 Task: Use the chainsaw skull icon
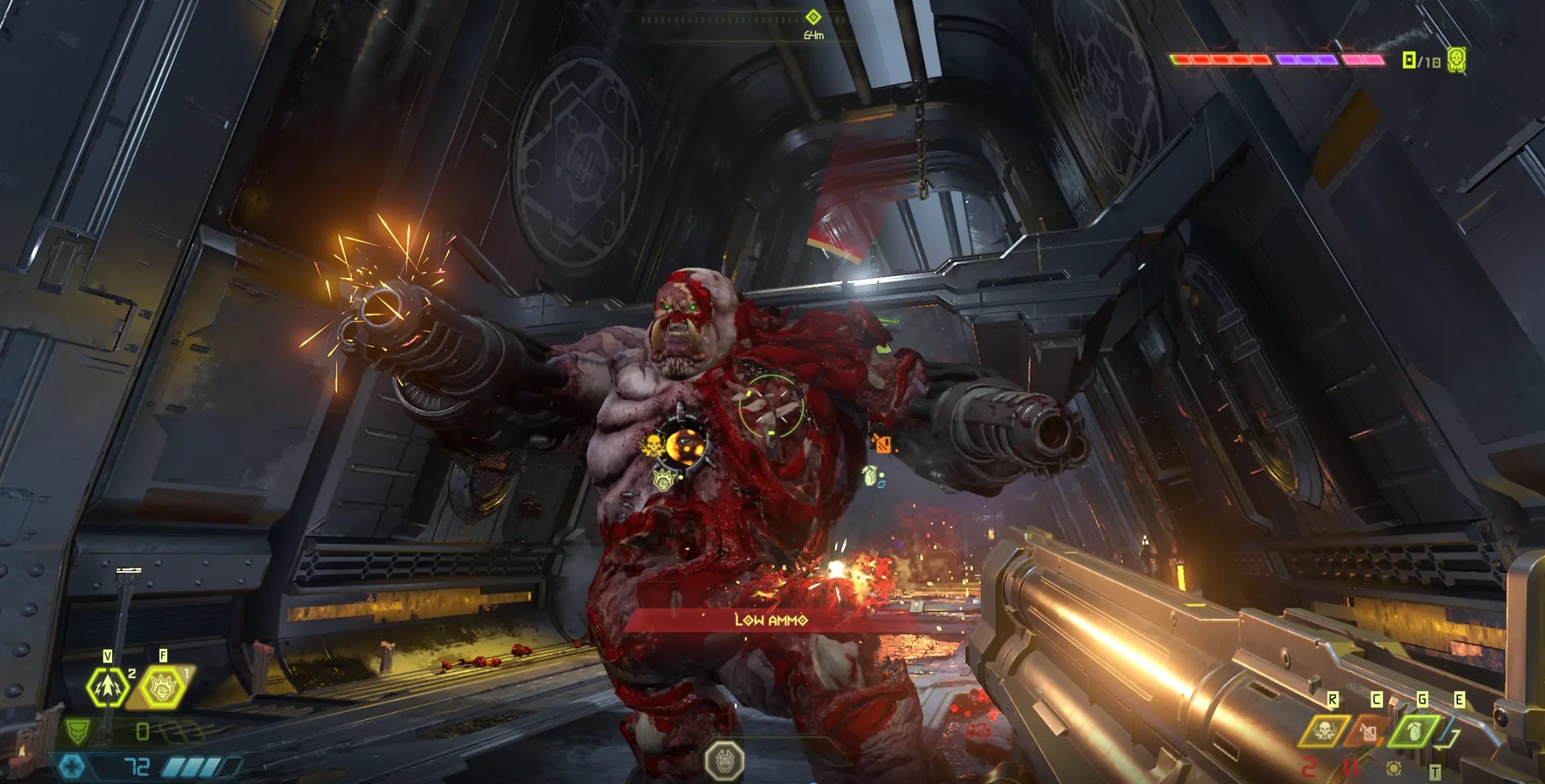[x=1324, y=732]
